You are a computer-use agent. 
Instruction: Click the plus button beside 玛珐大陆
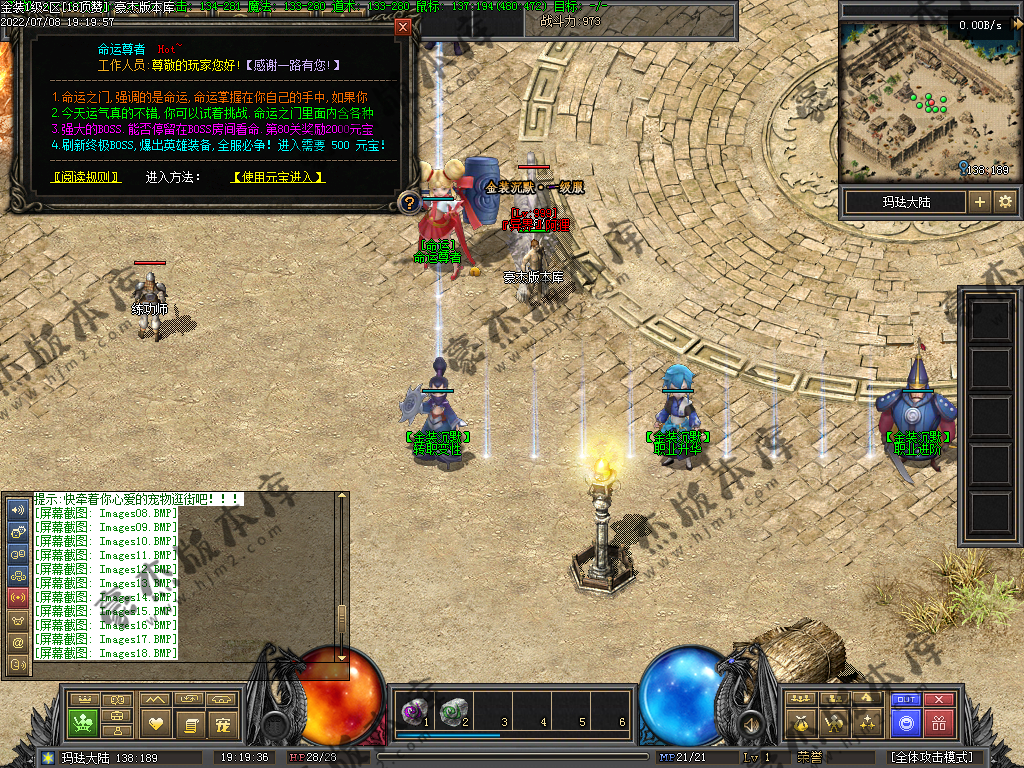[979, 202]
